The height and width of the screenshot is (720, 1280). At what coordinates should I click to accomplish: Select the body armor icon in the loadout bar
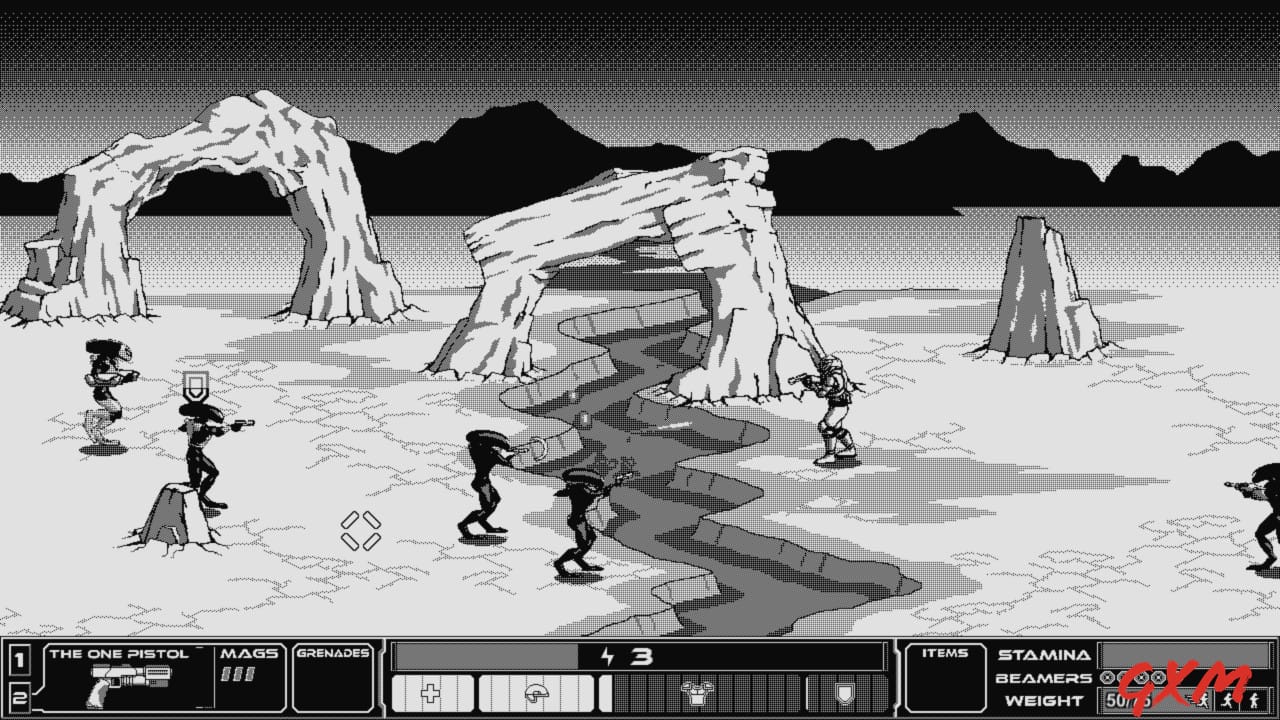[697, 692]
